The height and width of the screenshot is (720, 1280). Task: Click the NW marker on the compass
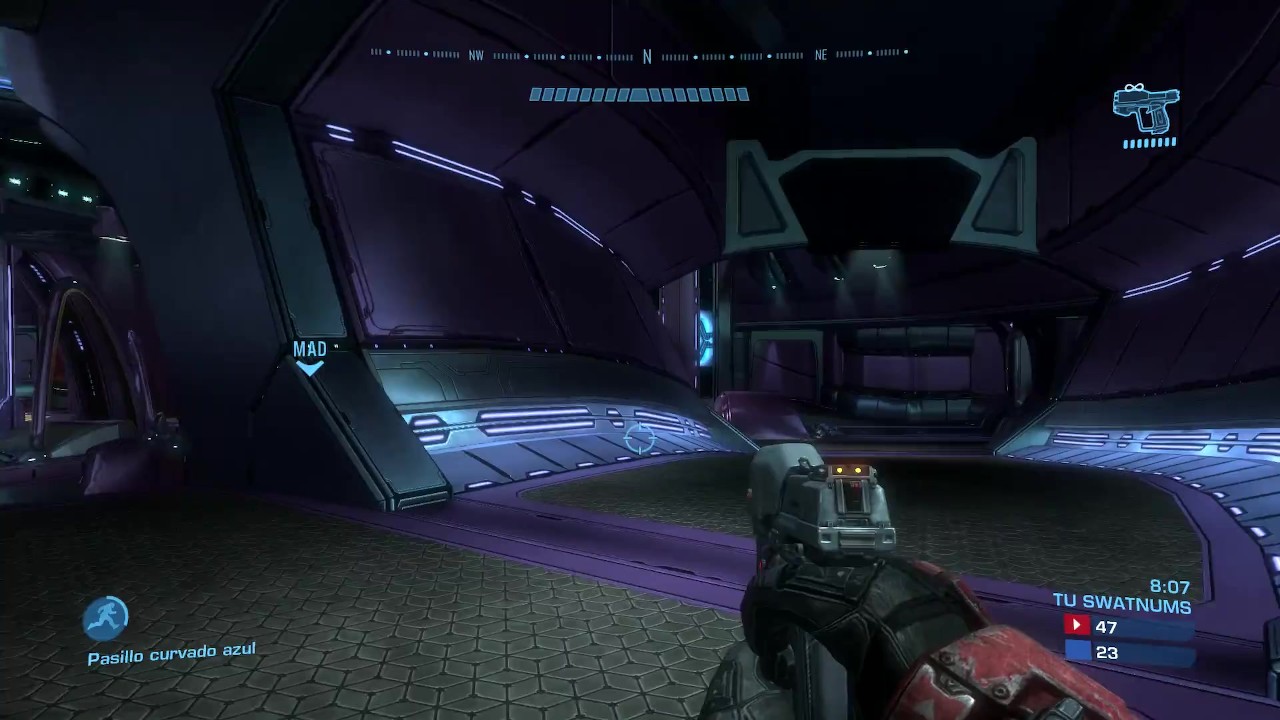477,55
